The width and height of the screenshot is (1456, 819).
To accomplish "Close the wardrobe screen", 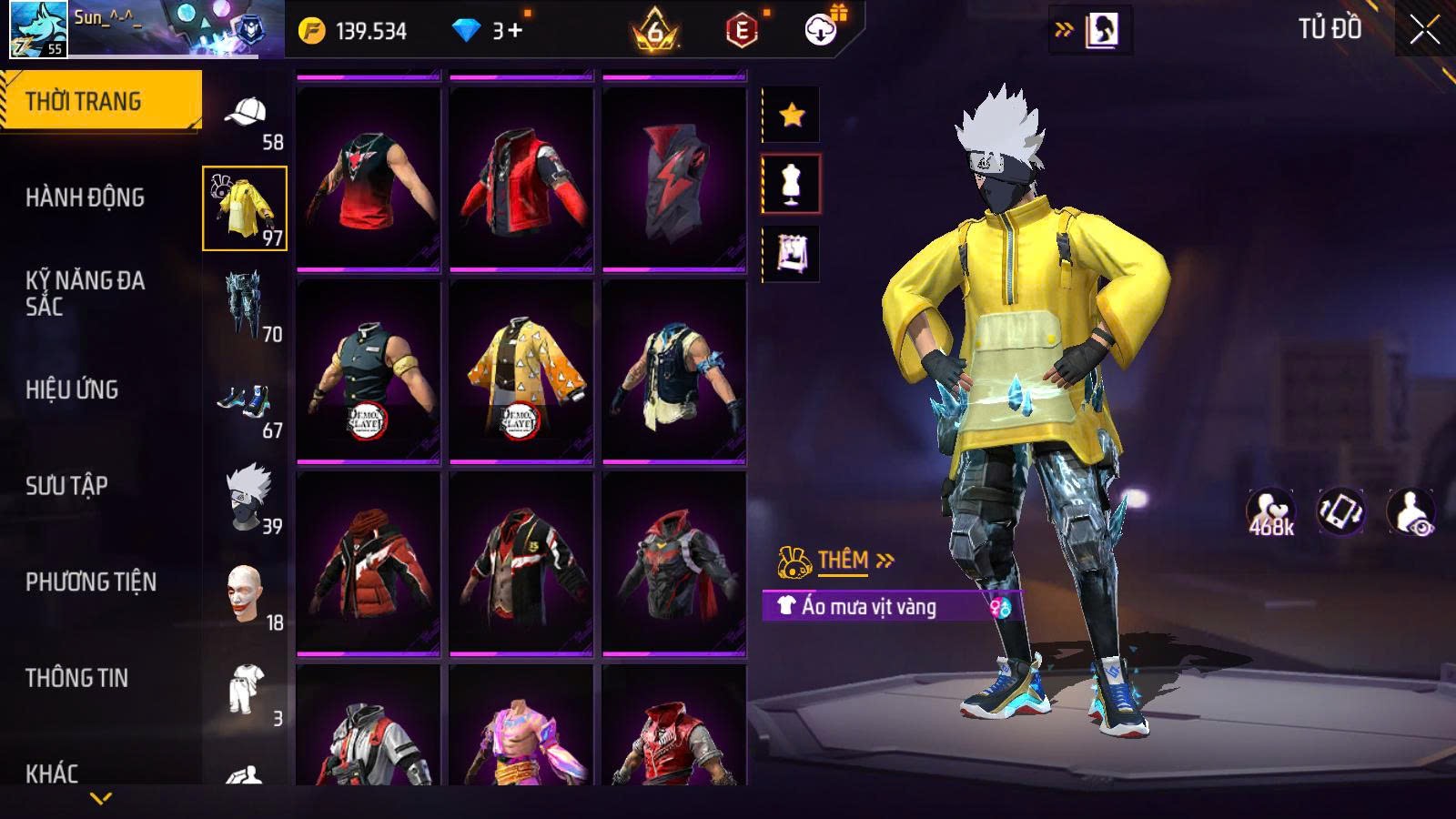I will click(1424, 30).
